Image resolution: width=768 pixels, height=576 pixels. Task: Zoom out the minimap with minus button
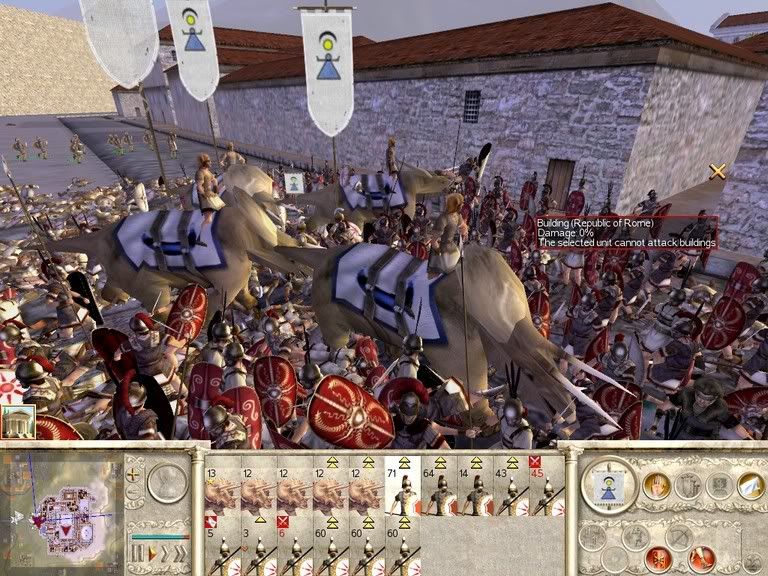click(134, 493)
